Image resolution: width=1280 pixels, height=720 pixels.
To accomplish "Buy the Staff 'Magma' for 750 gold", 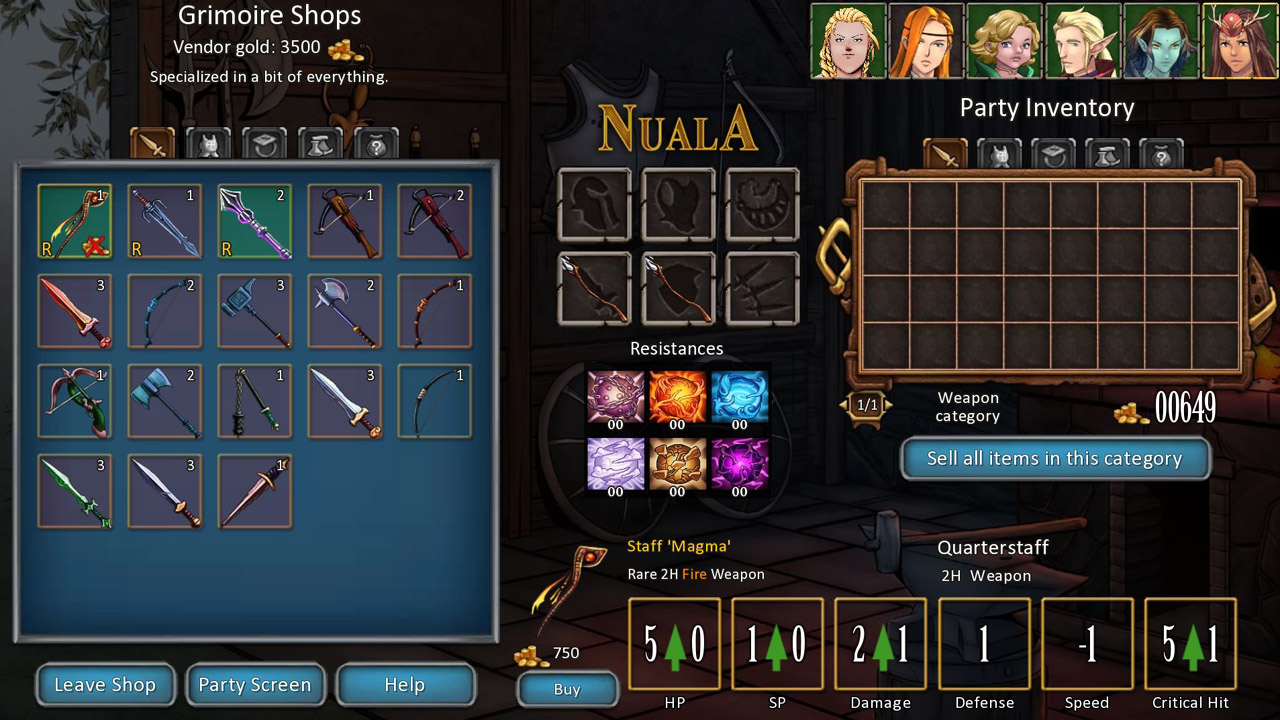I will 567,689.
